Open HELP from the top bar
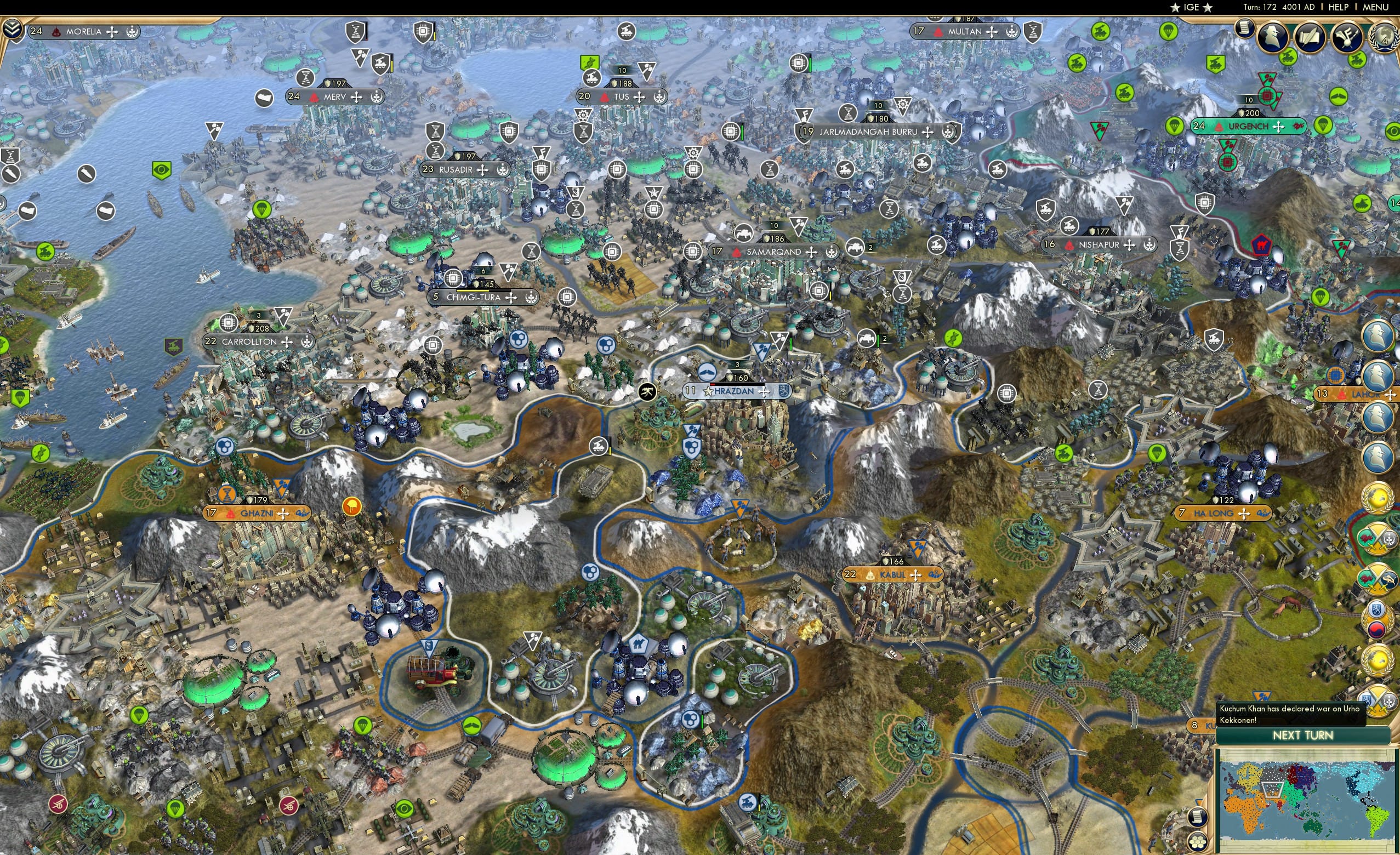 pyautogui.click(x=1339, y=7)
